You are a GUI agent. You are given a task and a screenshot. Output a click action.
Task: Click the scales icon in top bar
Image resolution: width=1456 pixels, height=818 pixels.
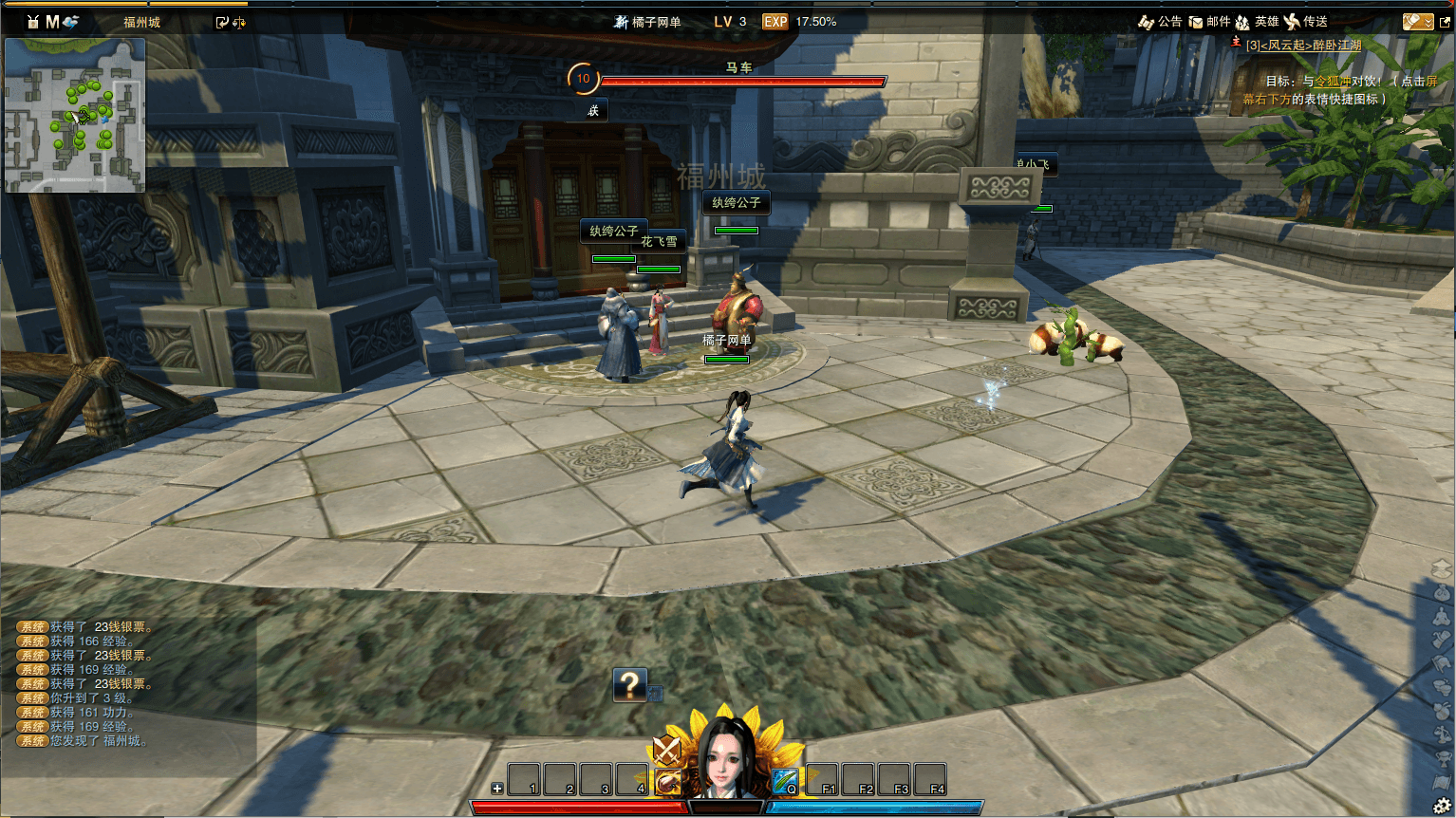tap(239, 23)
